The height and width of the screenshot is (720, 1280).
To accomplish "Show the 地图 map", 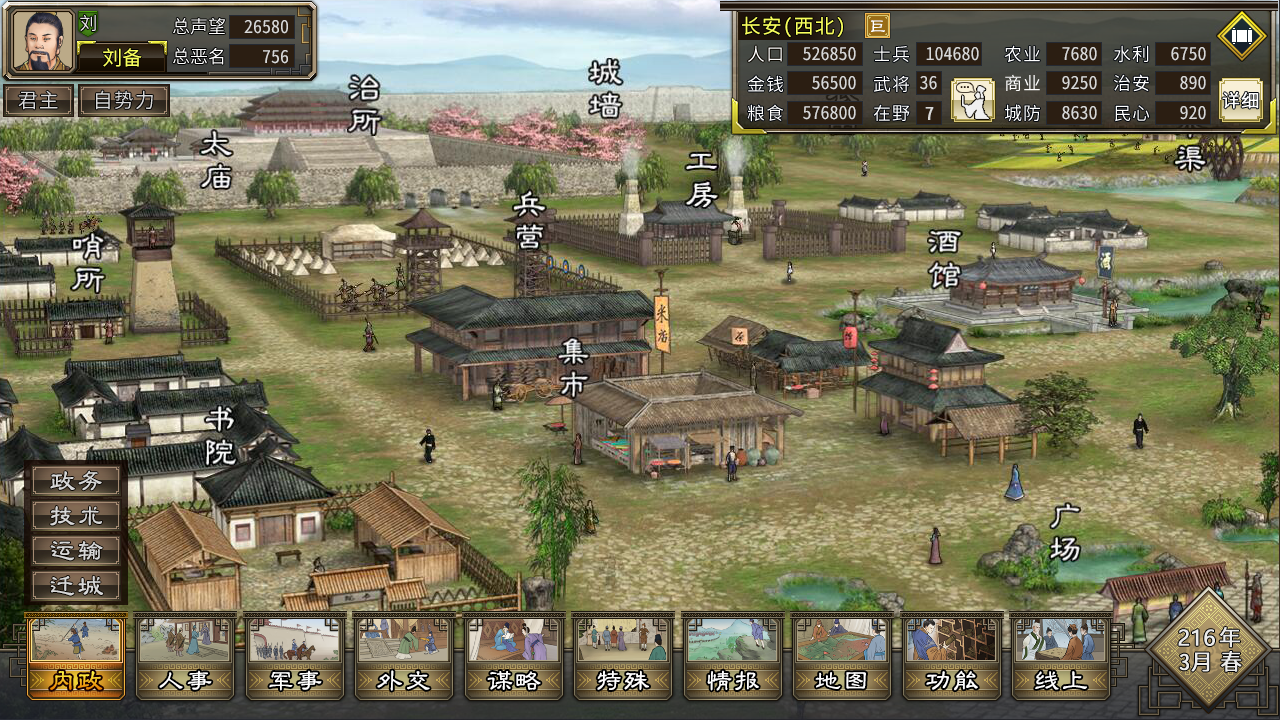I will (x=842, y=655).
